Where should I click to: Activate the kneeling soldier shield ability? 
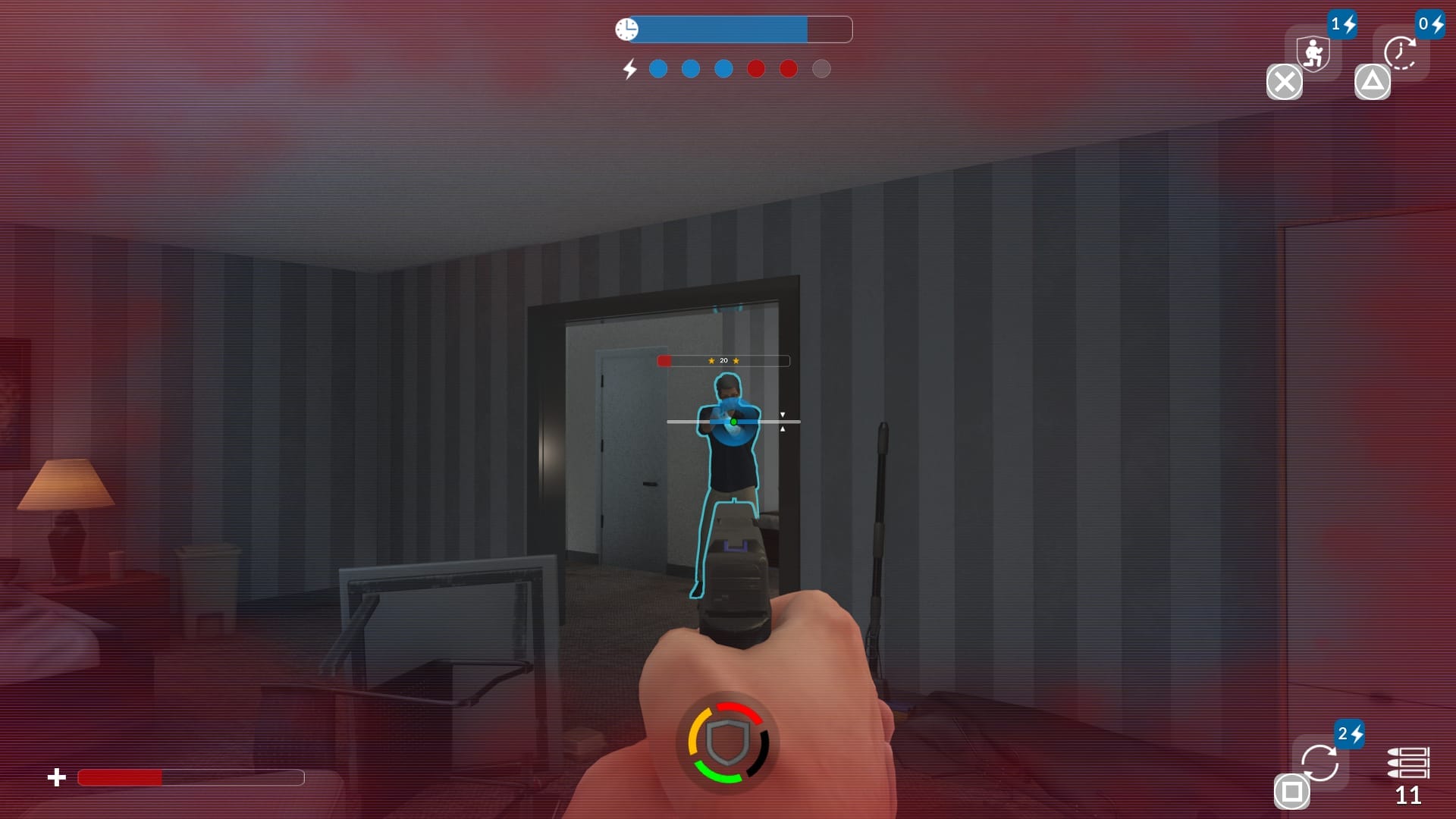[1313, 53]
